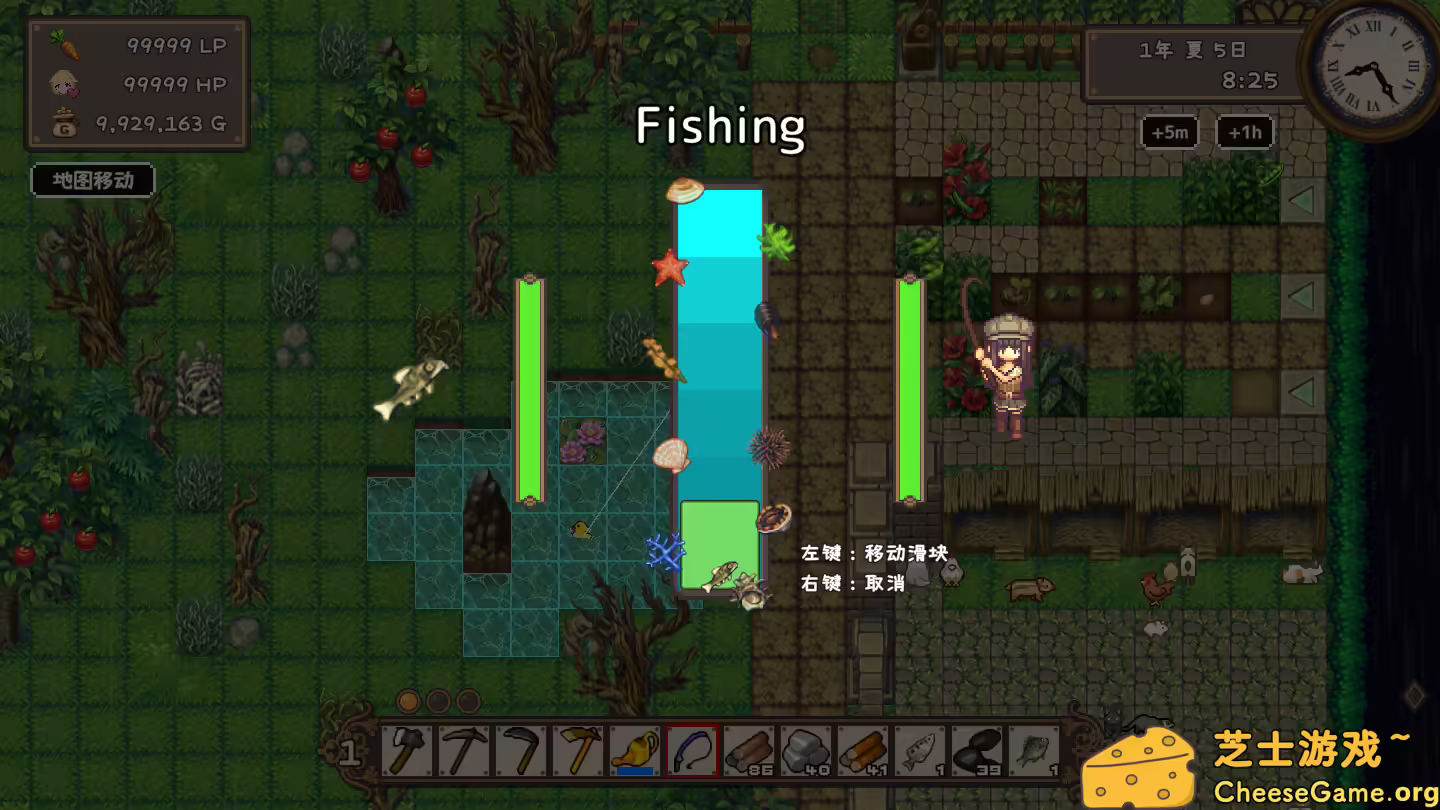
Task: Advance time with the +5m button
Action: coord(1169,132)
